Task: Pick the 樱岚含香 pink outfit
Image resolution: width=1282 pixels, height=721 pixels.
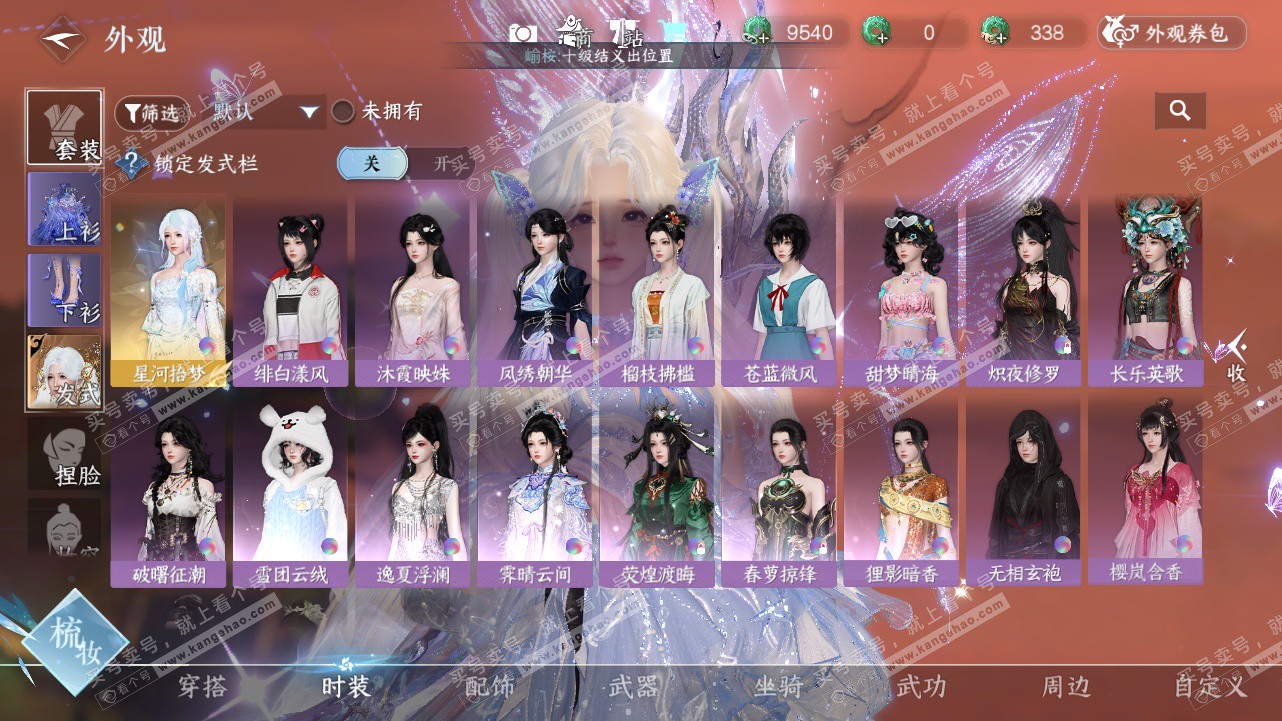Action: coord(1145,490)
